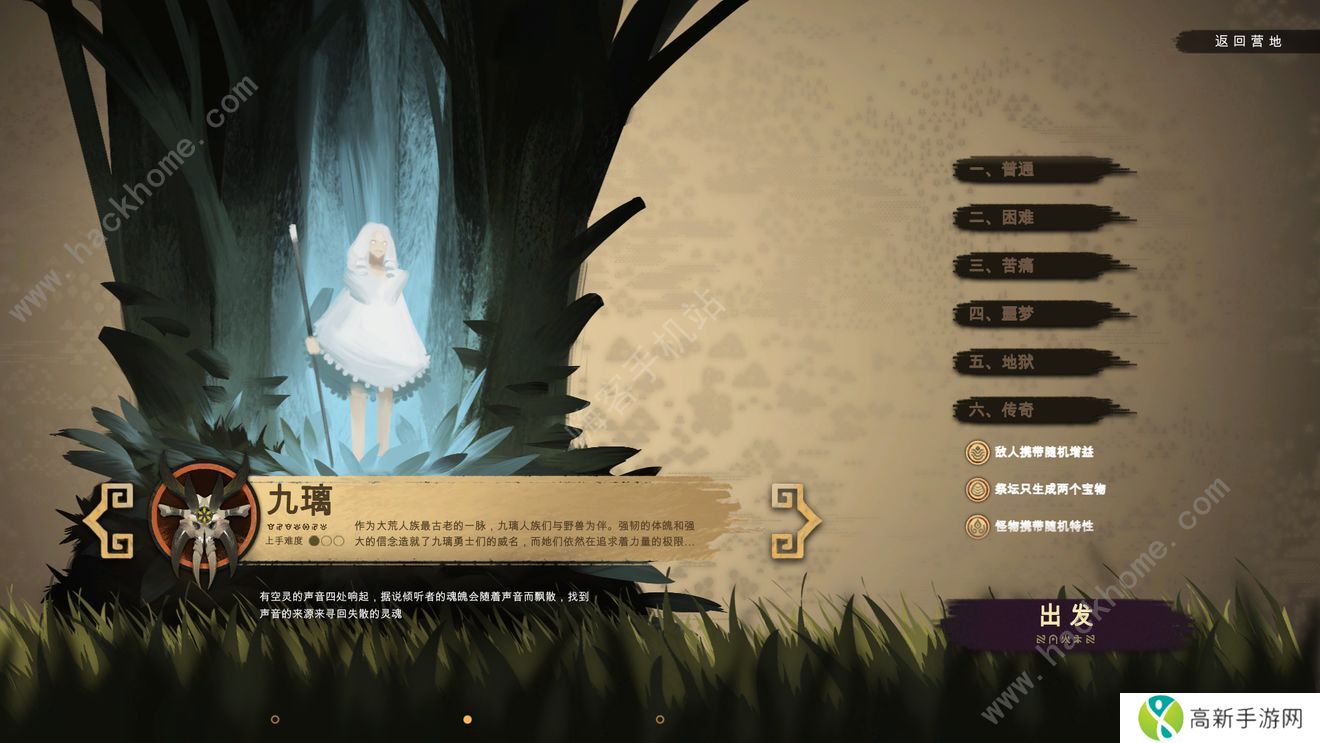Jump to the first page dot

[275, 719]
